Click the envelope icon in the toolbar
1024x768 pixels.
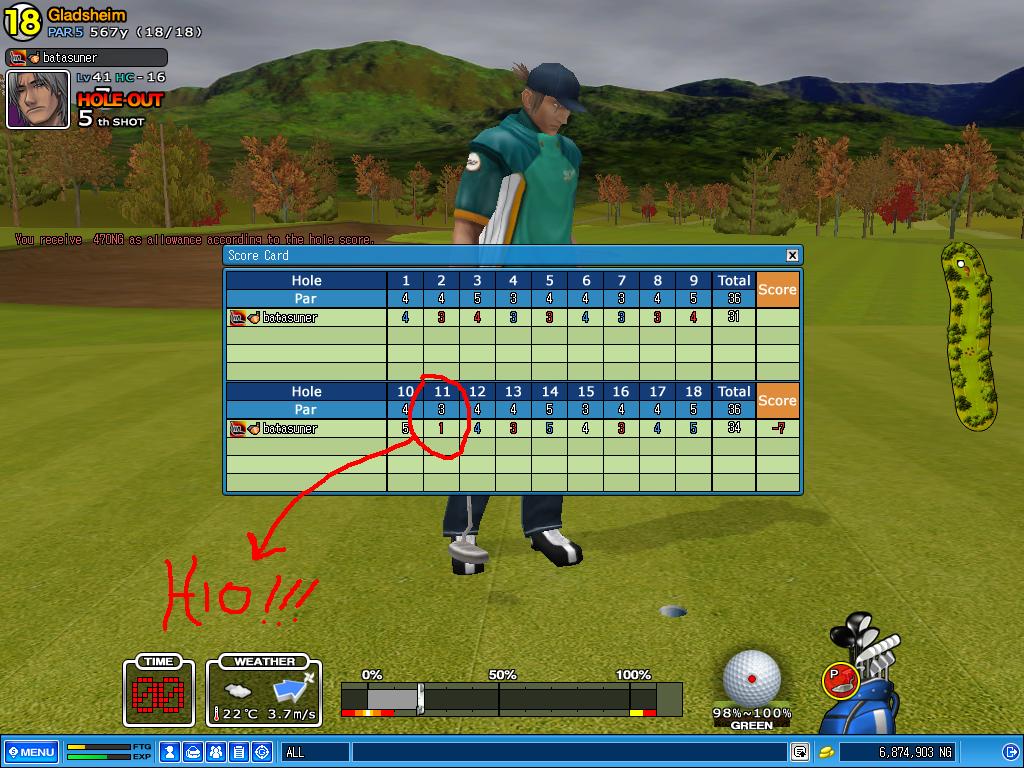[x=193, y=752]
